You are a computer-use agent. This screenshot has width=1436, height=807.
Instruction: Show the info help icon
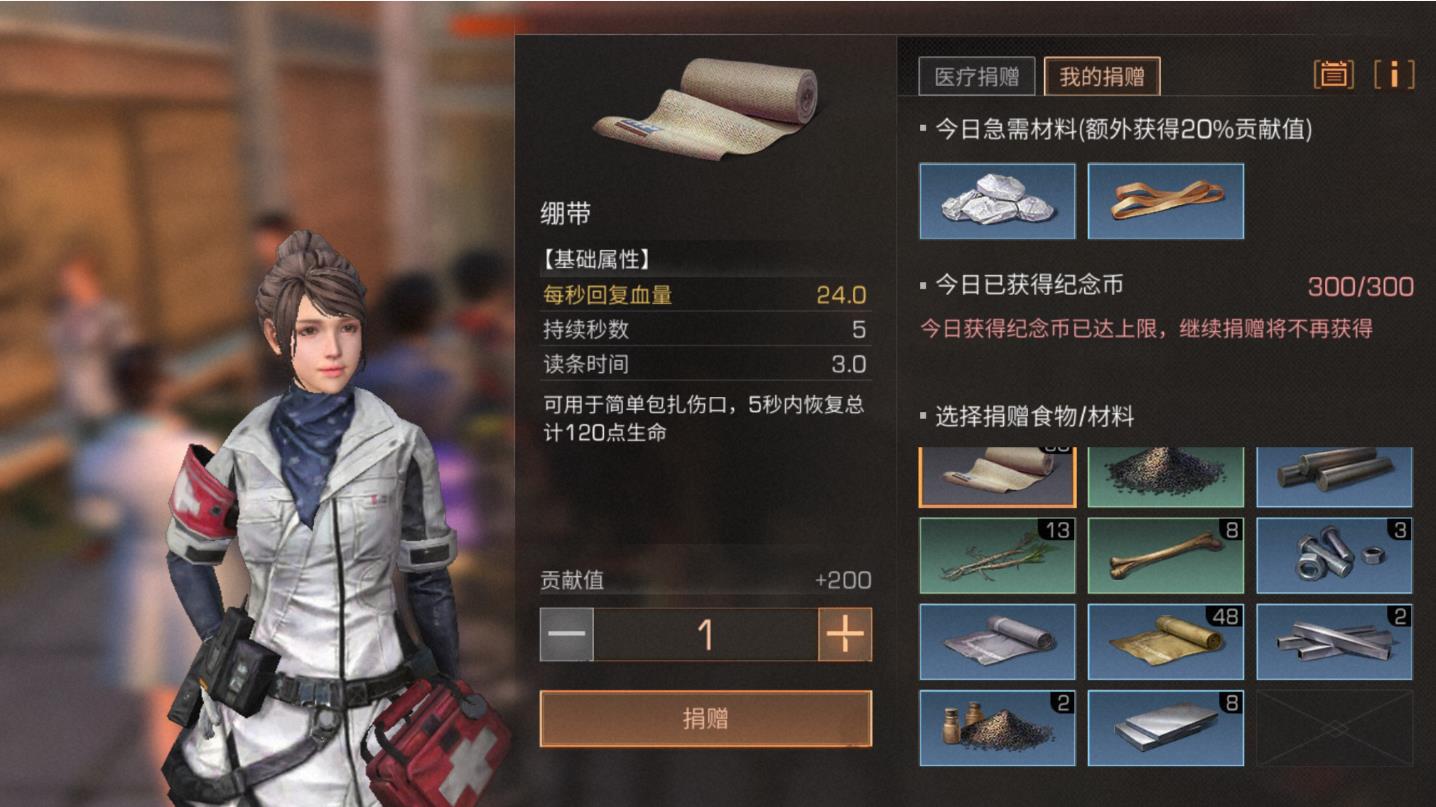pyautogui.click(x=1394, y=74)
